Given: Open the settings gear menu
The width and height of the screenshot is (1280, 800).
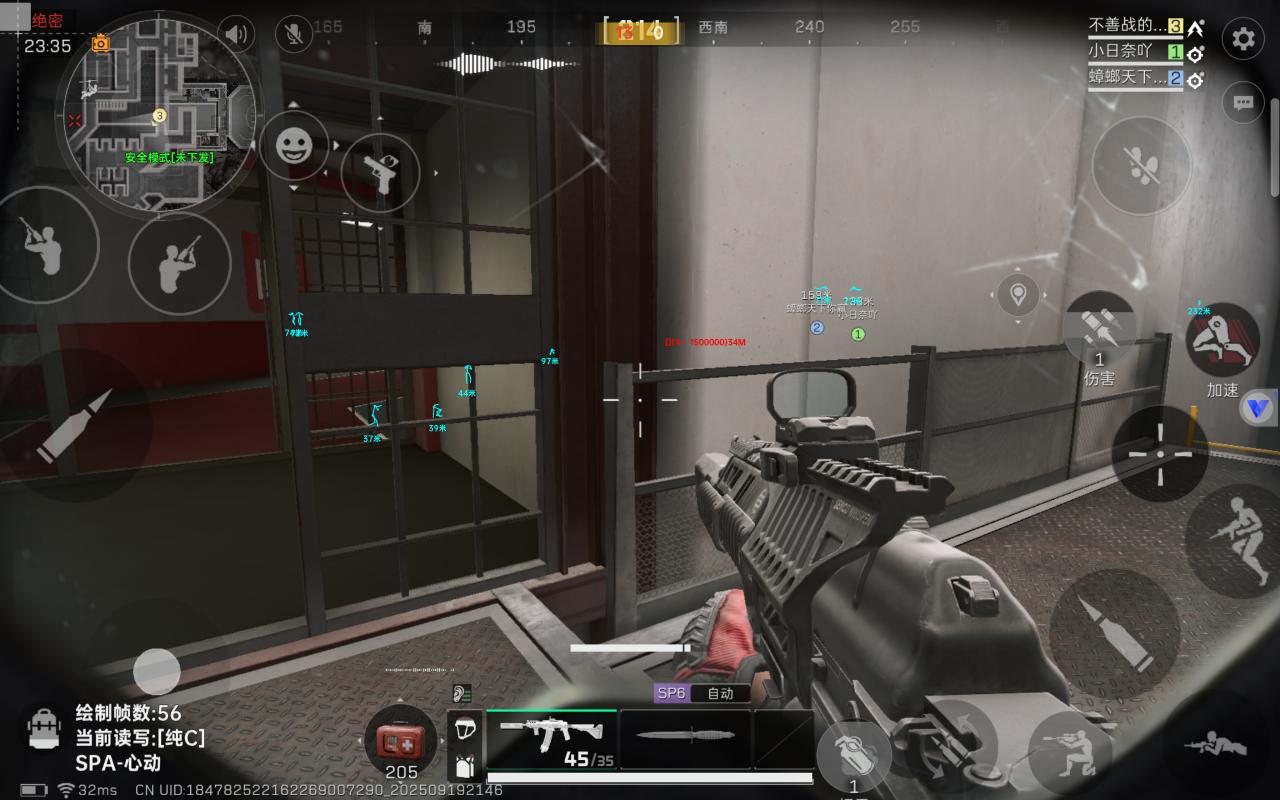Looking at the screenshot, I should [x=1243, y=39].
